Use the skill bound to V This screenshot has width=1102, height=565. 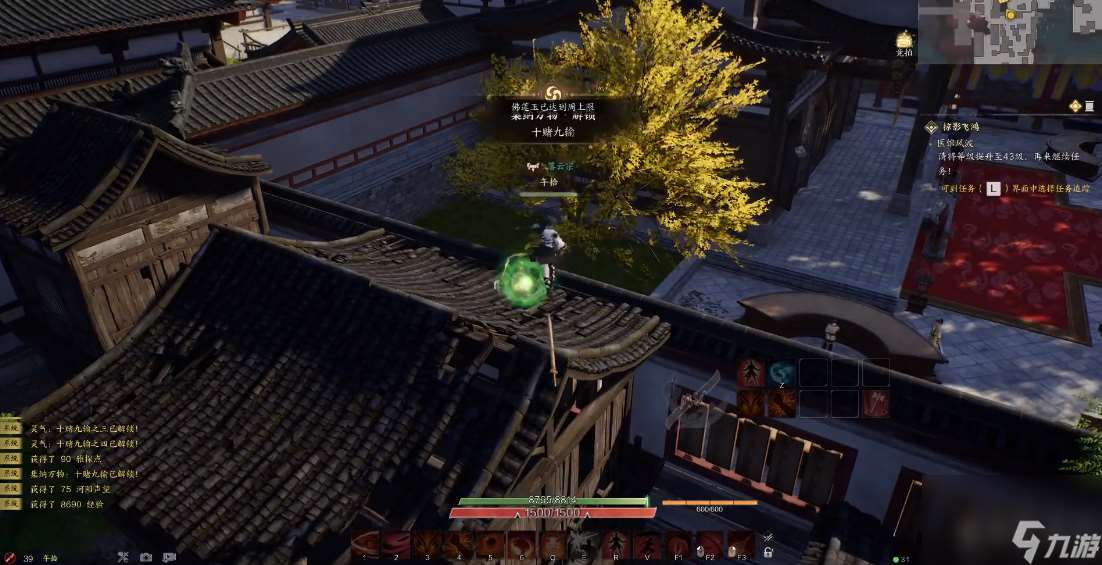[646, 545]
